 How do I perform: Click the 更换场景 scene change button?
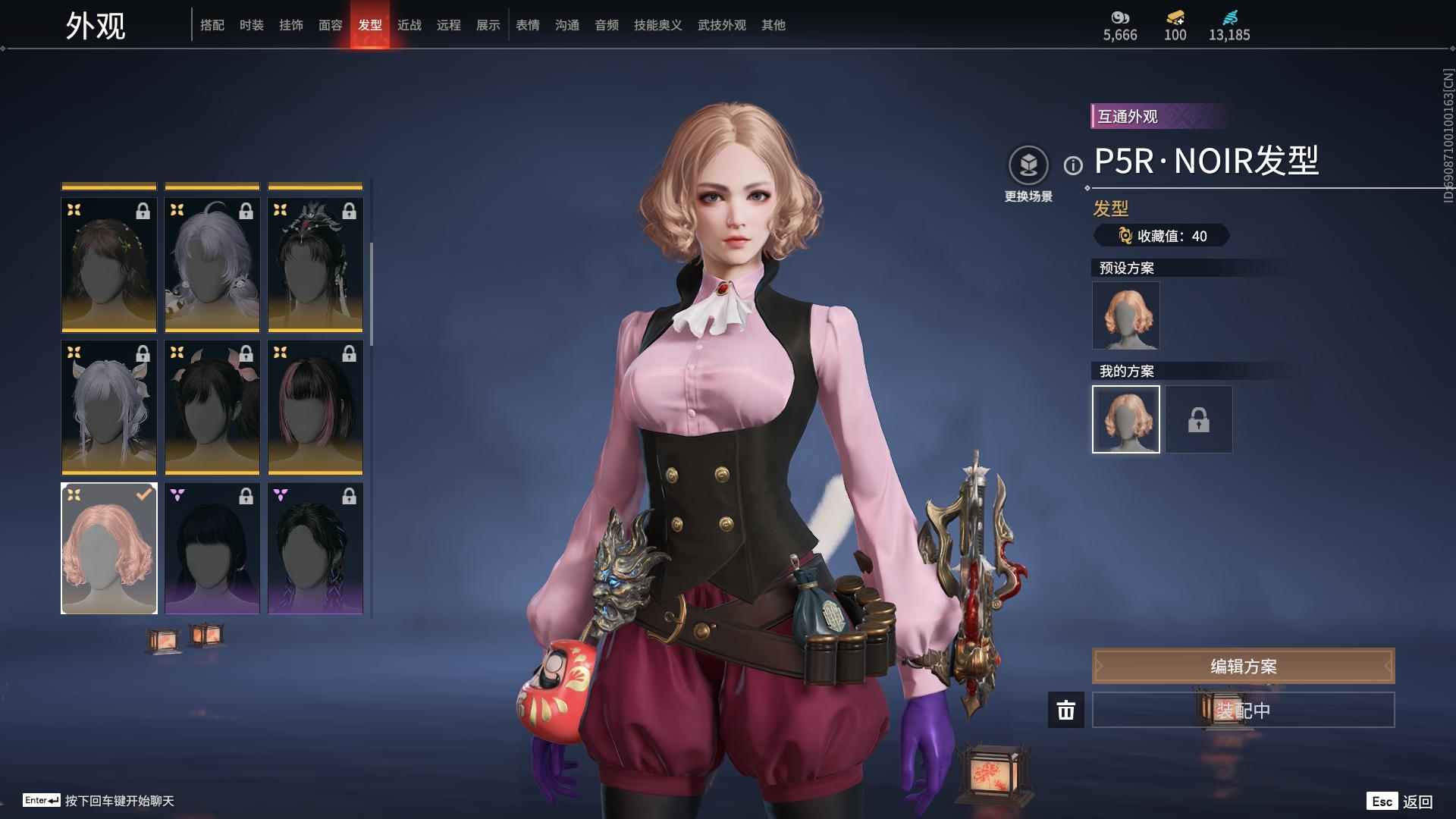[x=1028, y=165]
